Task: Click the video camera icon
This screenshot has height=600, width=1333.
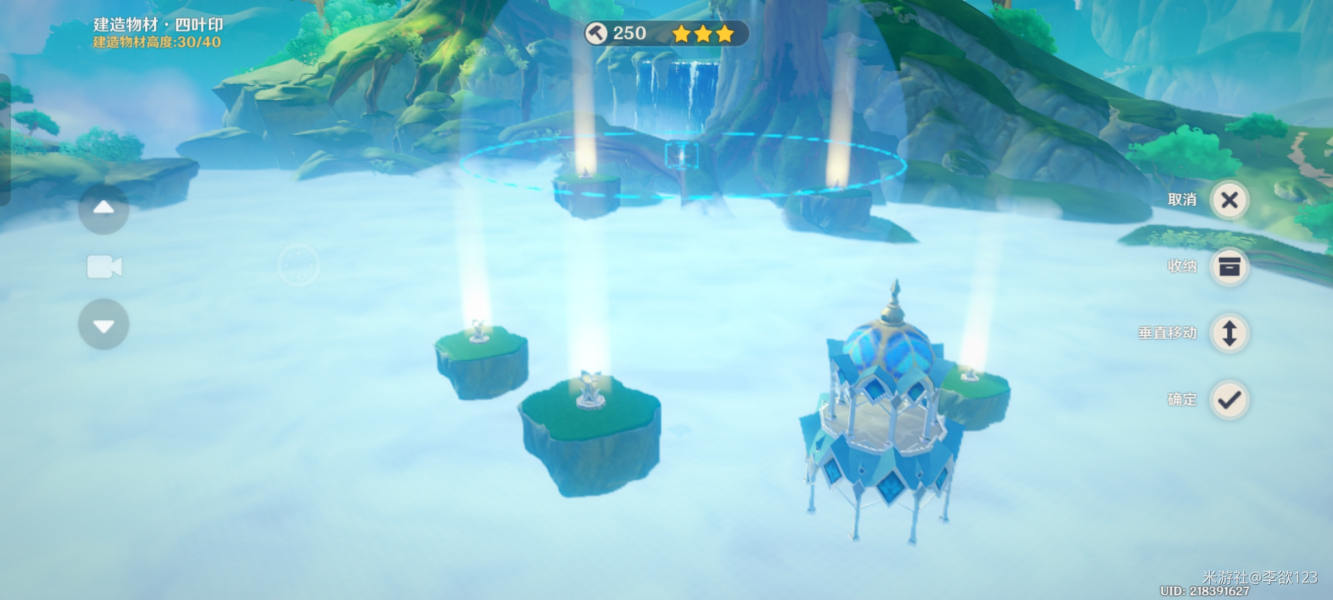Action: point(104,267)
